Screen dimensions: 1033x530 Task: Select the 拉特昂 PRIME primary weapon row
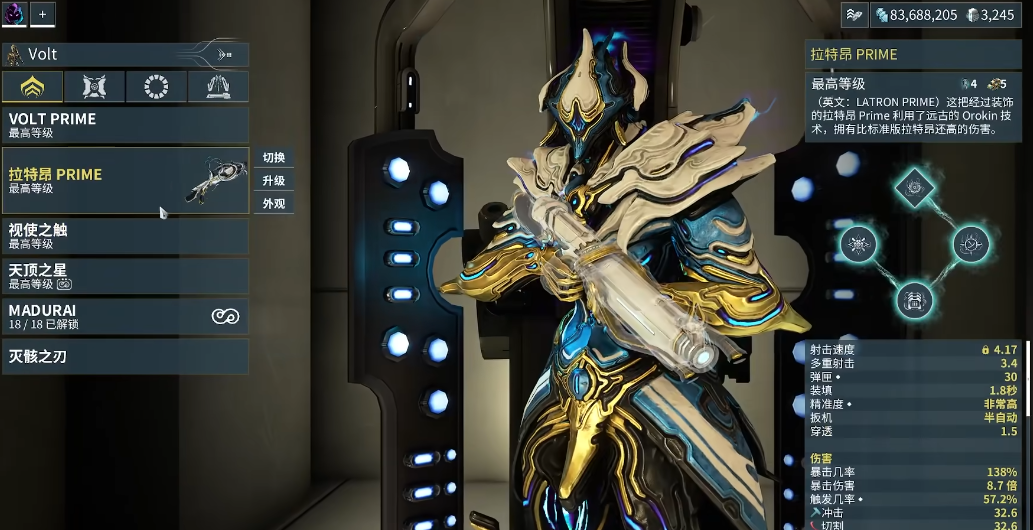[125, 181]
